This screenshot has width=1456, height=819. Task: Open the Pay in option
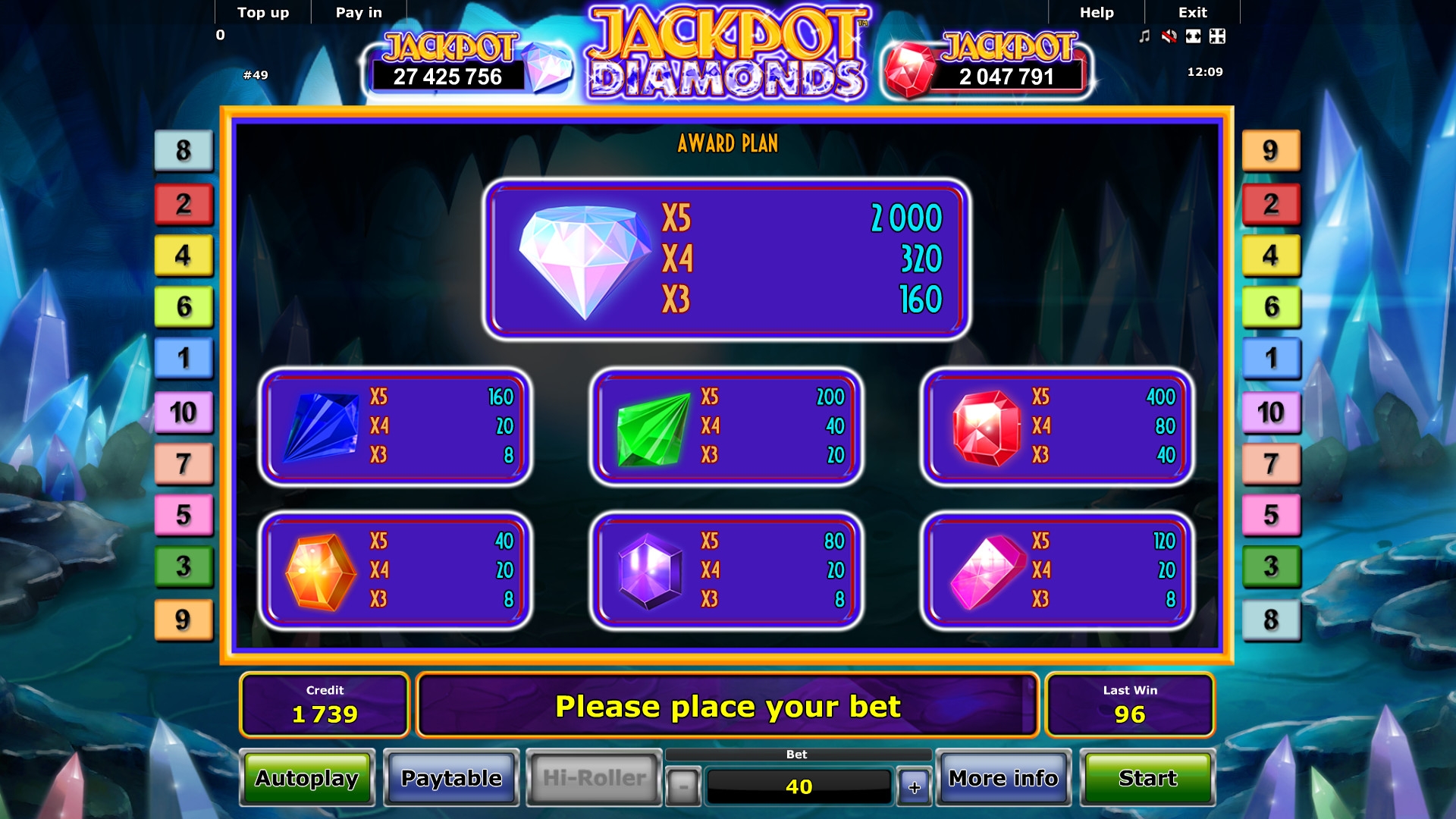(x=359, y=12)
